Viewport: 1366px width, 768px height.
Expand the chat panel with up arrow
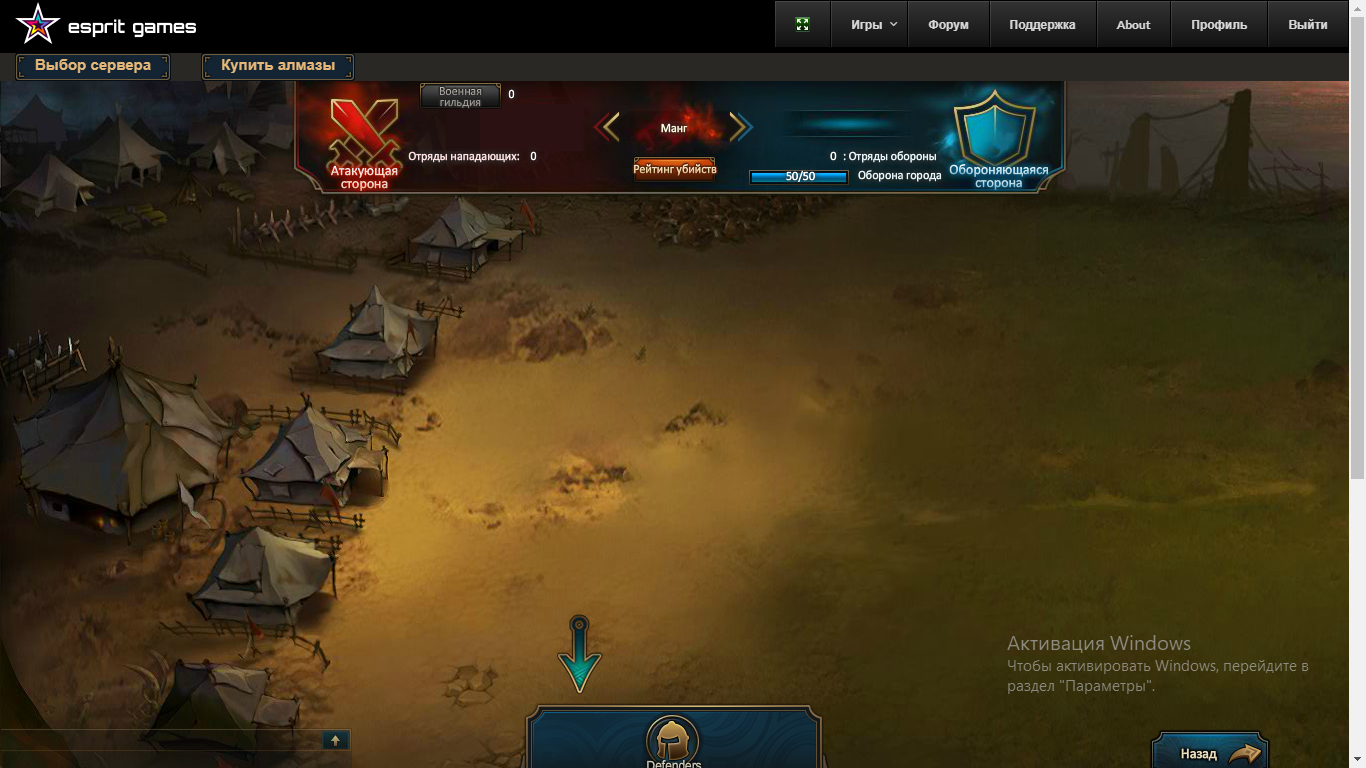click(335, 740)
